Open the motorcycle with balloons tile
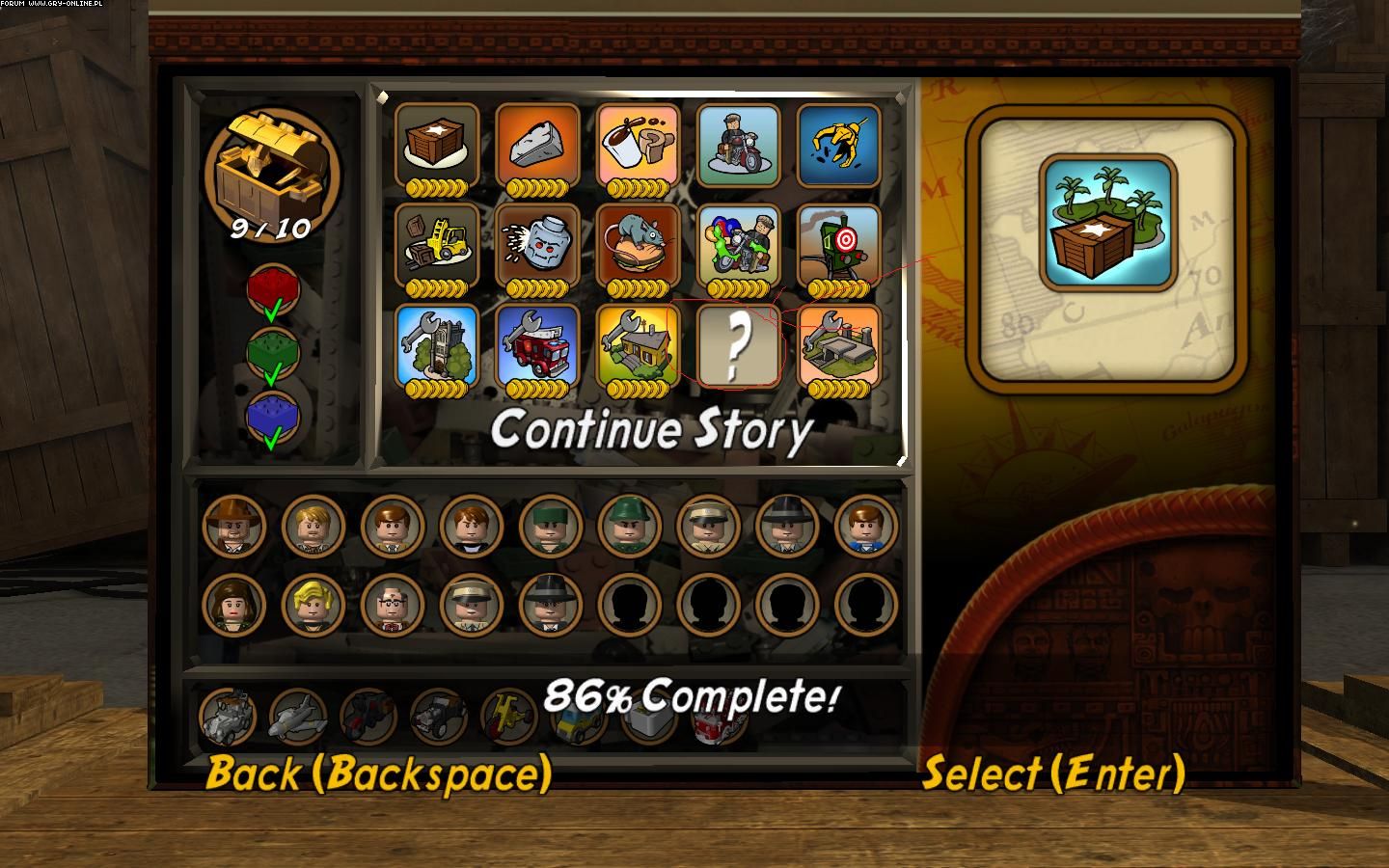The width and height of the screenshot is (1389, 868). 738,245
